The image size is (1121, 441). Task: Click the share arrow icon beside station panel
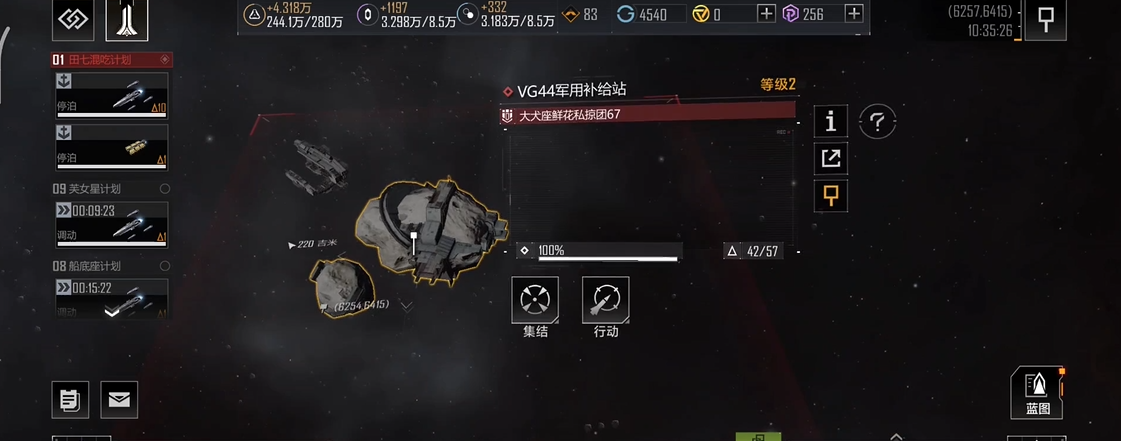tap(830, 158)
